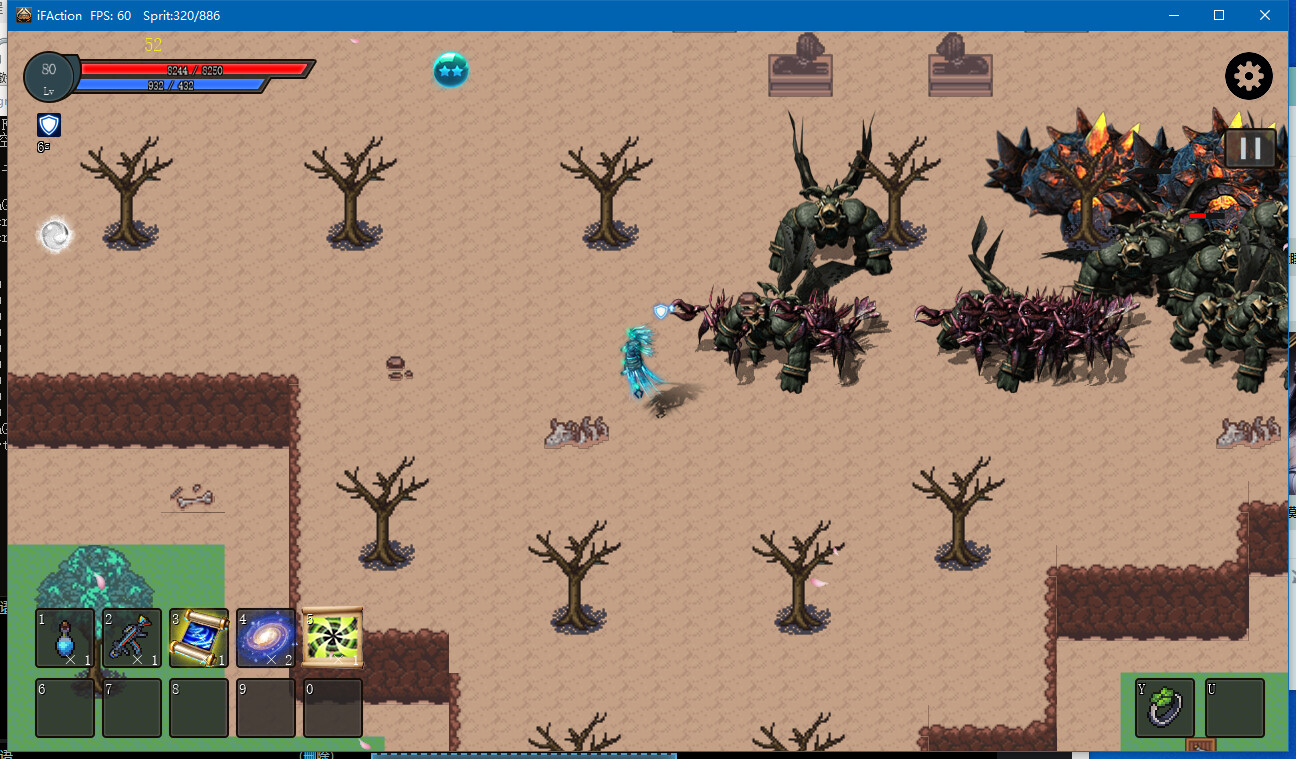Open the settings gear in the top right

point(1248,76)
